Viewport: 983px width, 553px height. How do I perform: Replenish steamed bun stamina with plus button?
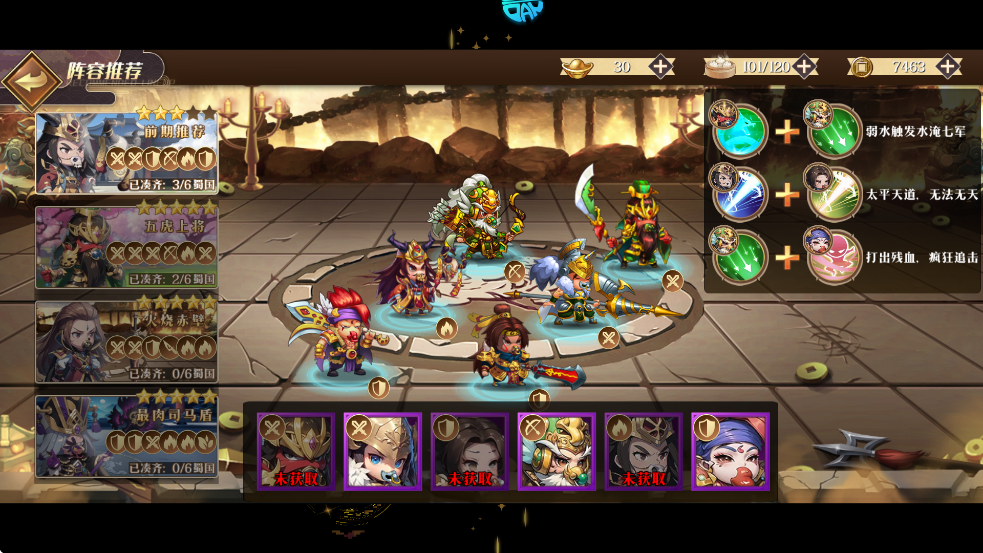pos(805,67)
